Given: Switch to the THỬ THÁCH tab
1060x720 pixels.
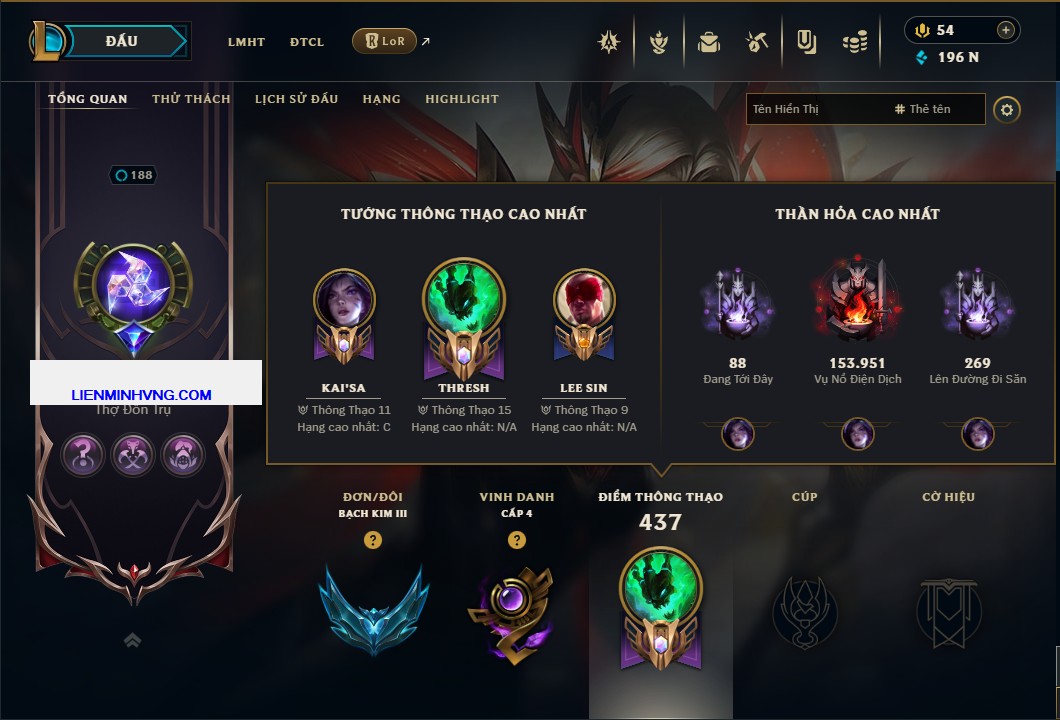Looking at the screenshot, I should pos(191,99).
